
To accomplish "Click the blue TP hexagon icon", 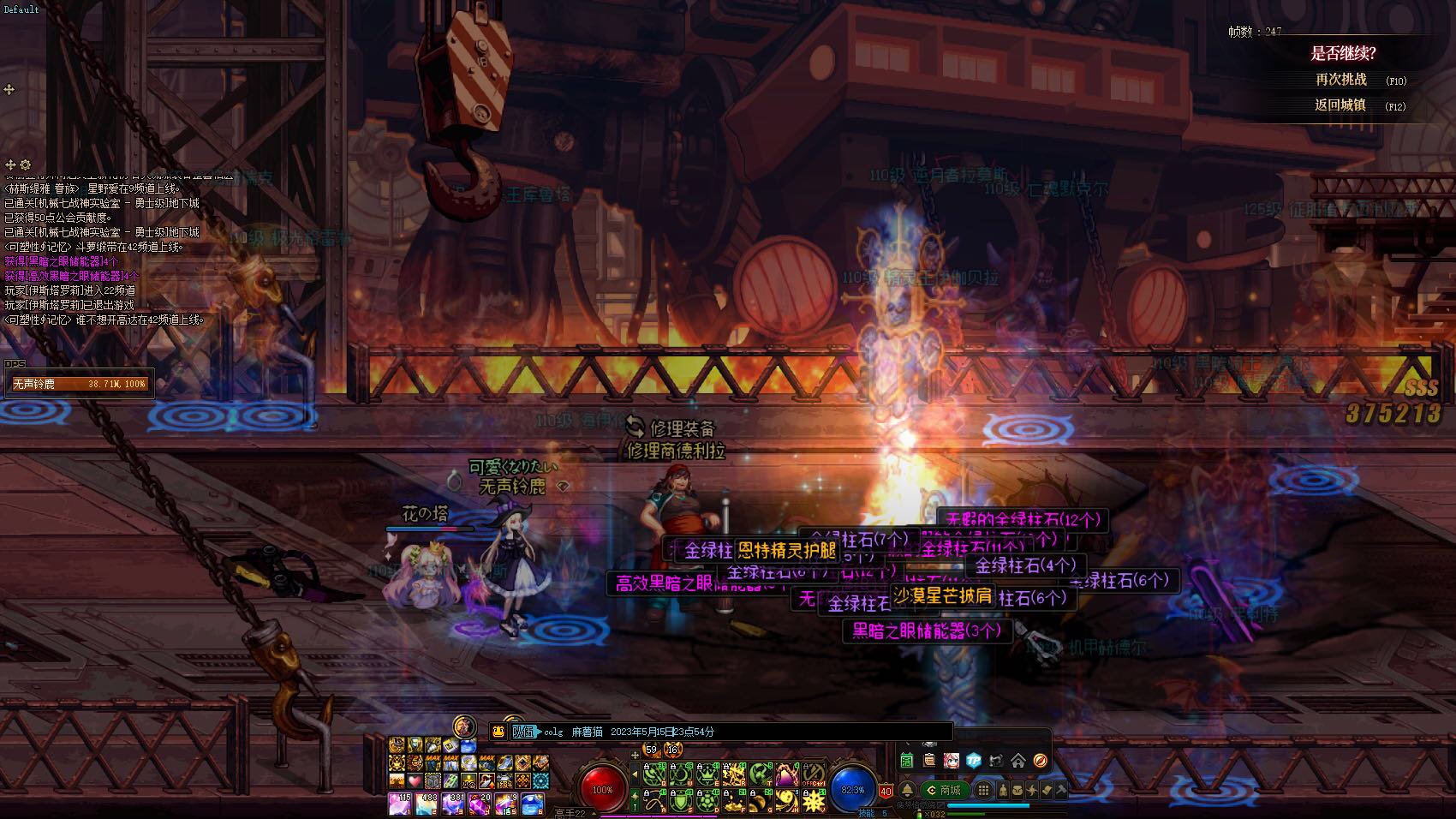I will click(974, 761).
